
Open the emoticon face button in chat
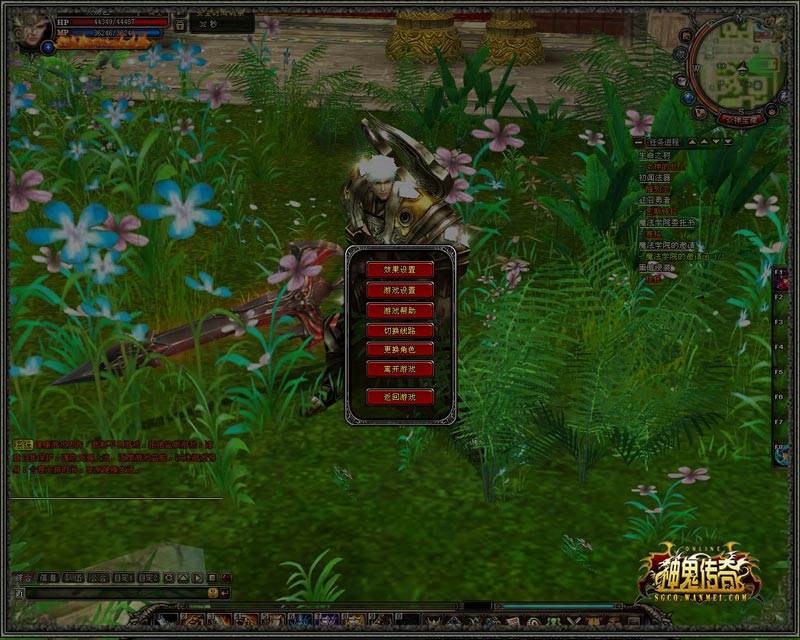[212, 593]
